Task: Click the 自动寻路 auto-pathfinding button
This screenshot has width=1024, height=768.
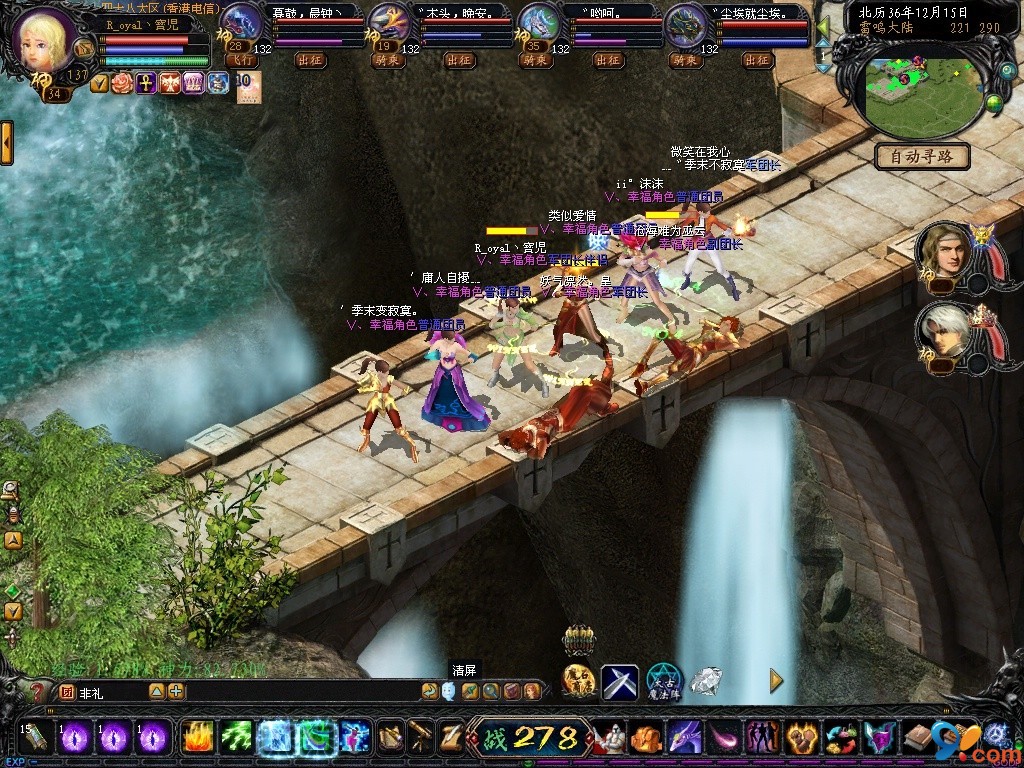Action: (x=922, y=156)
